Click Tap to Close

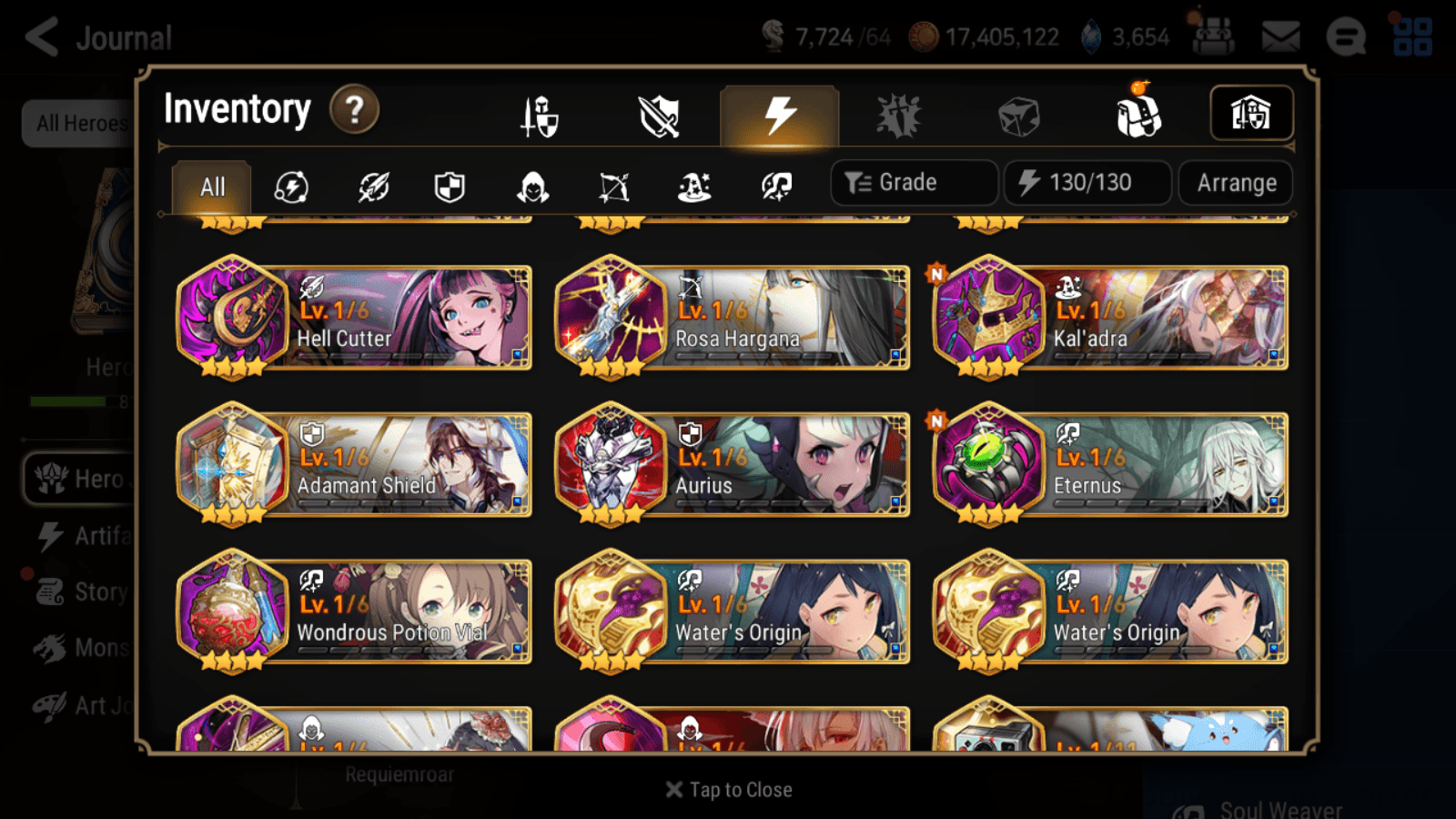pyautogui.click(x=728, y=789)
